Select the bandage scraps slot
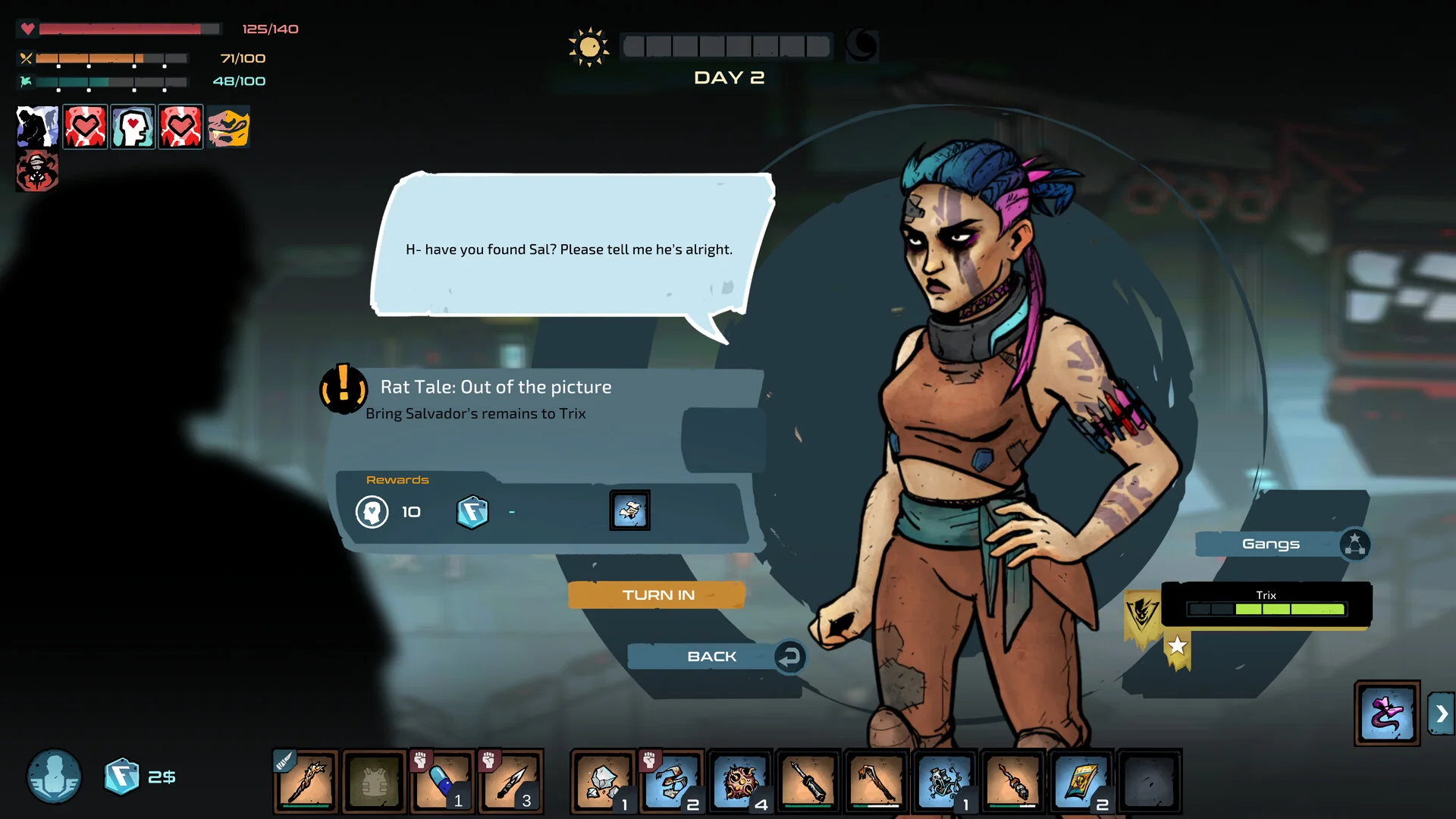 (x=672, y=781)
